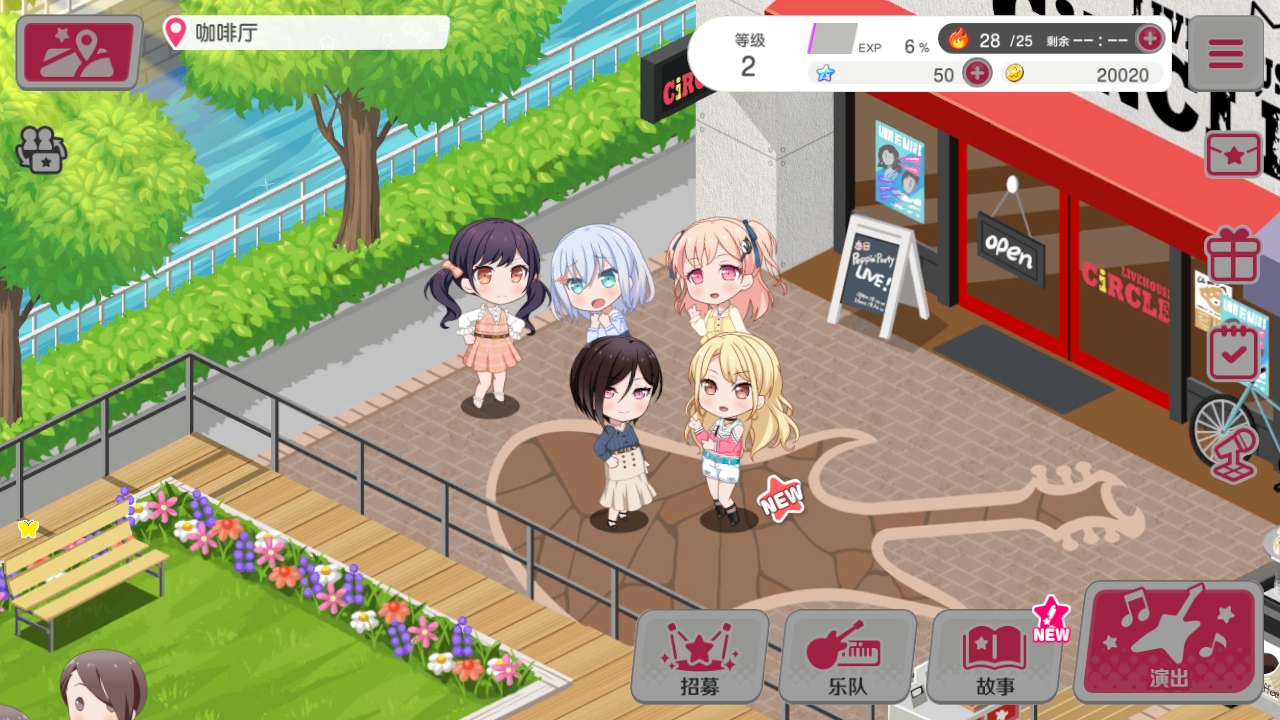Tap the plus button to refill stamina
This screenshot has width=1280, height=720.
click(1150, 39)
